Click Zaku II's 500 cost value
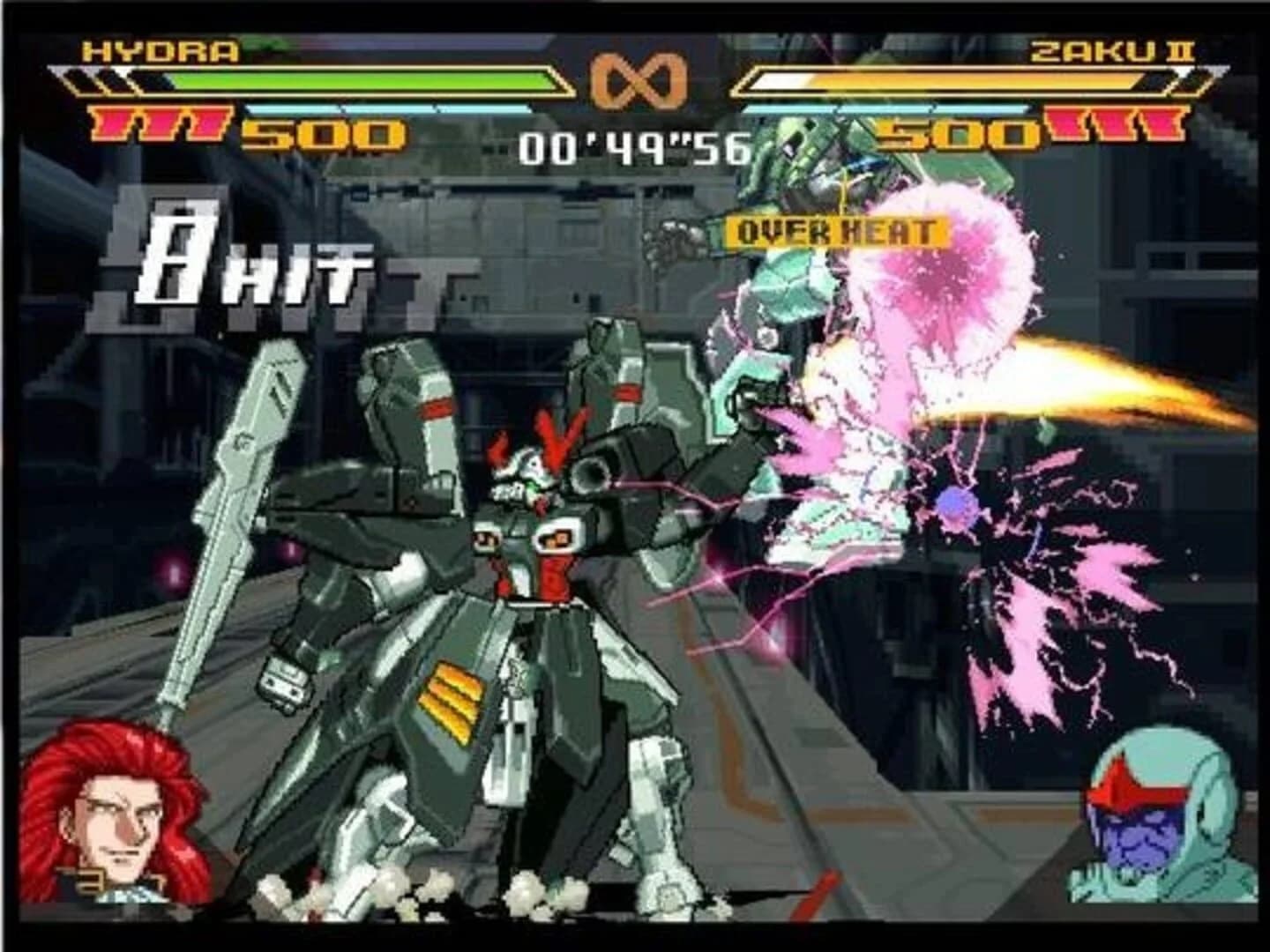 [957, 134]
